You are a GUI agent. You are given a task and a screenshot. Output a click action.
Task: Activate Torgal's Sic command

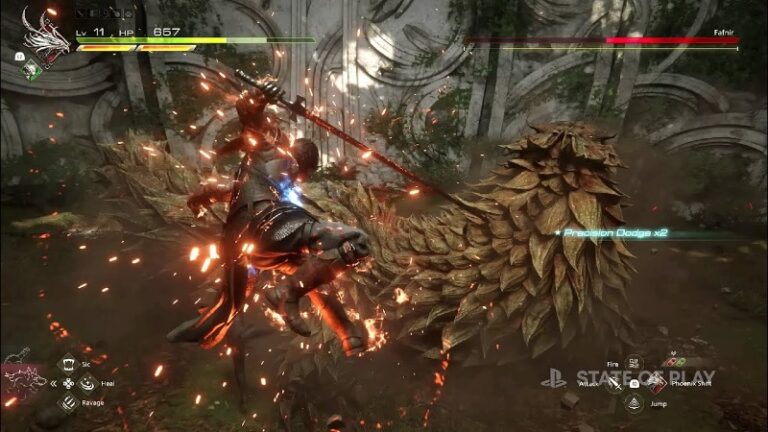(68, 364)
